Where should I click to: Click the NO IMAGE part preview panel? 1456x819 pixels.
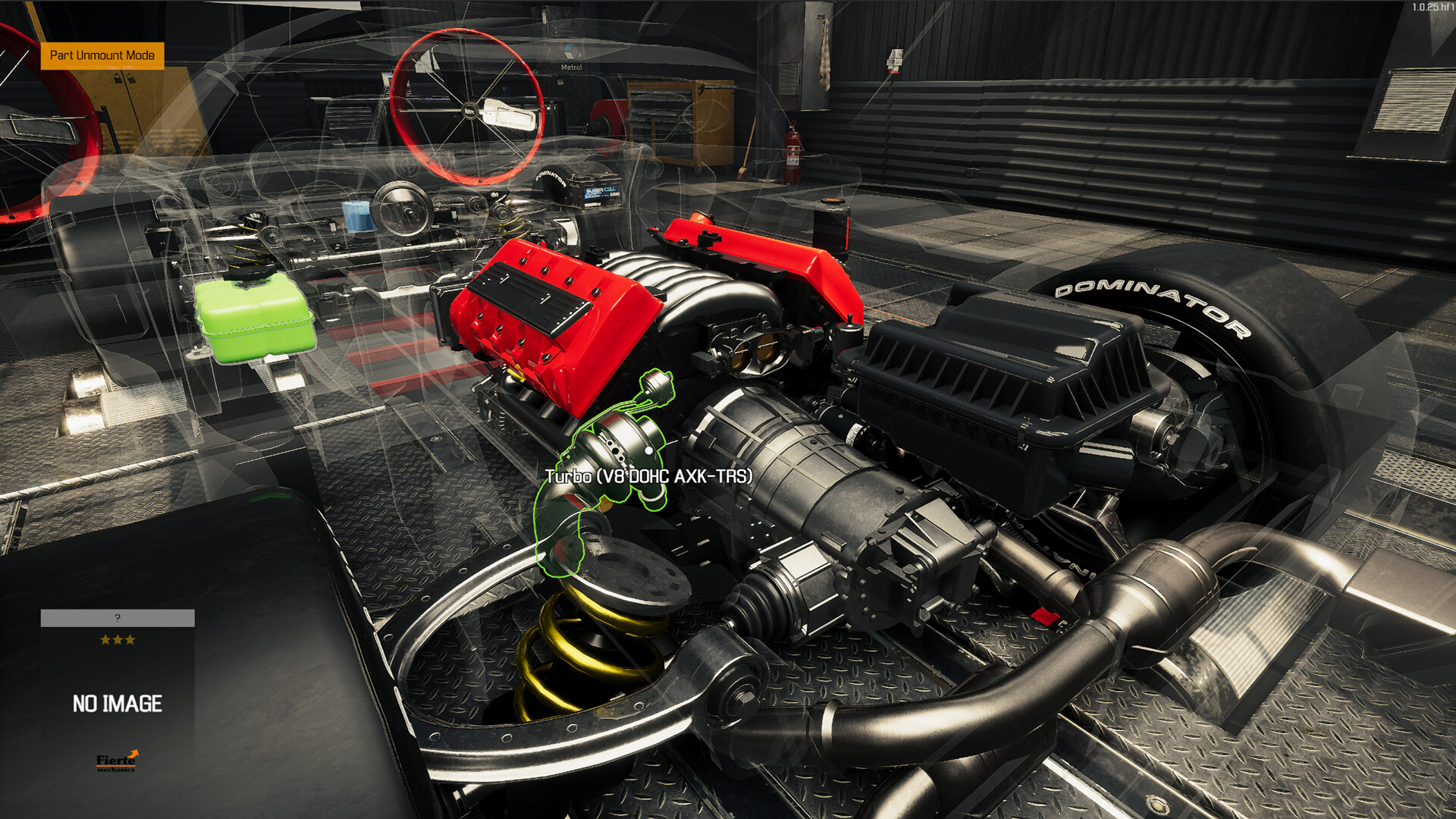[118, 703]
